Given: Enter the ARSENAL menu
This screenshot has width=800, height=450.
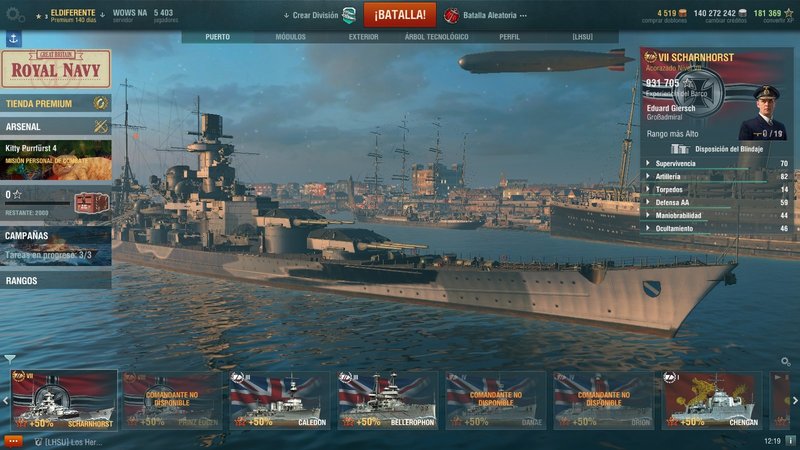Looking at the screenshot, I should [56, 127].
